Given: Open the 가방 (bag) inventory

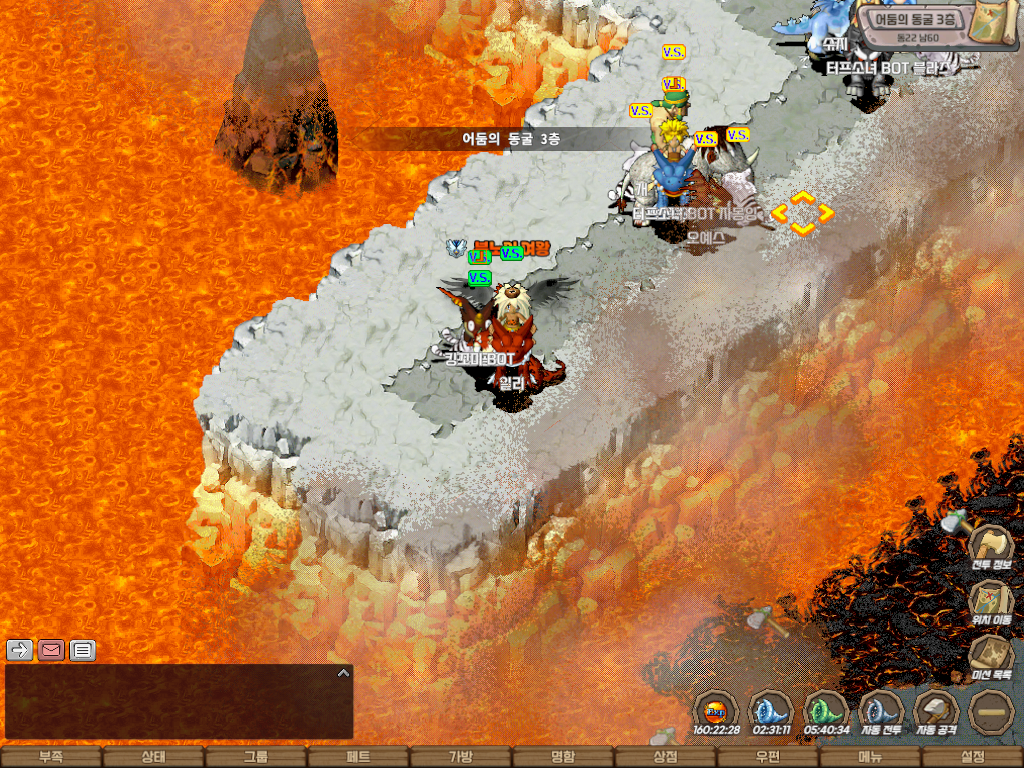Looking at the screenshot, I should [x=461, y=757].
